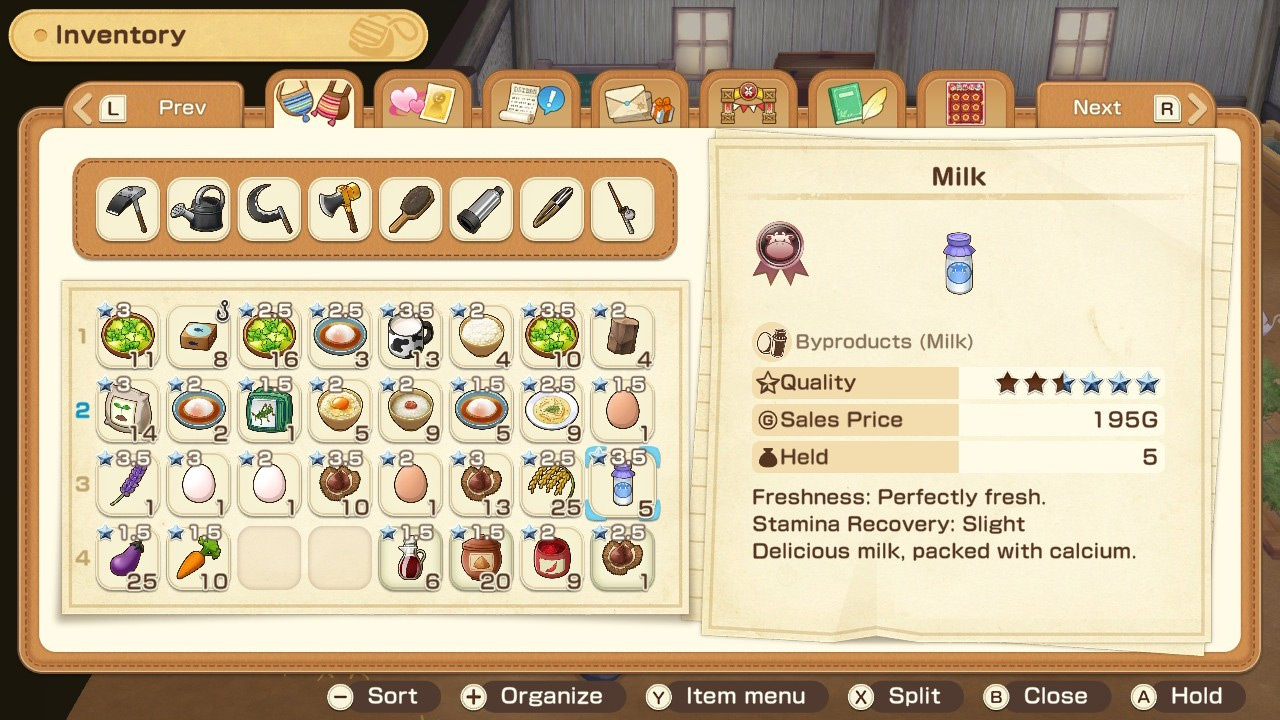Switch to the quest scroll tab
Screen dimensions: 1280x720
(531, 103)
